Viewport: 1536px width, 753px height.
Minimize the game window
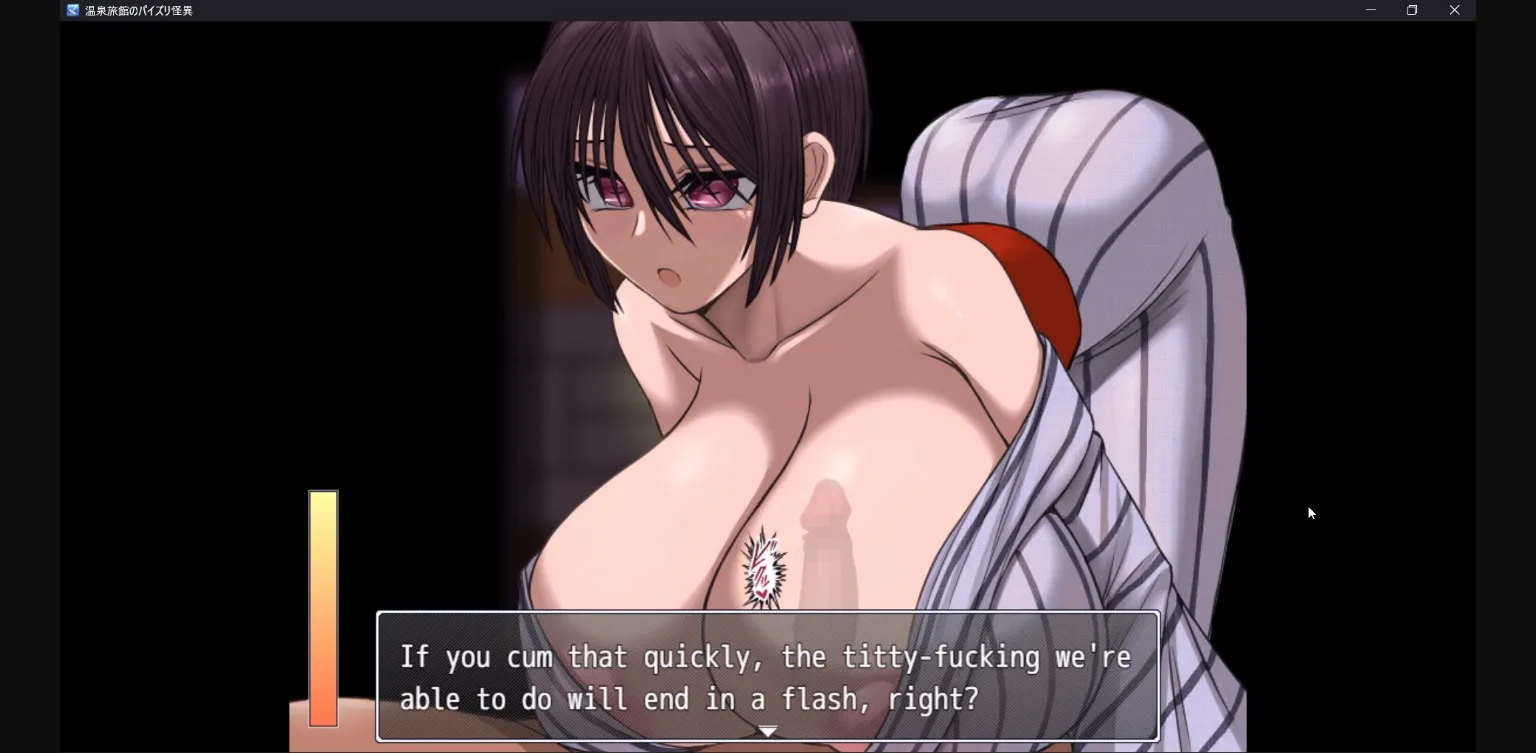tap(1370, 10)
